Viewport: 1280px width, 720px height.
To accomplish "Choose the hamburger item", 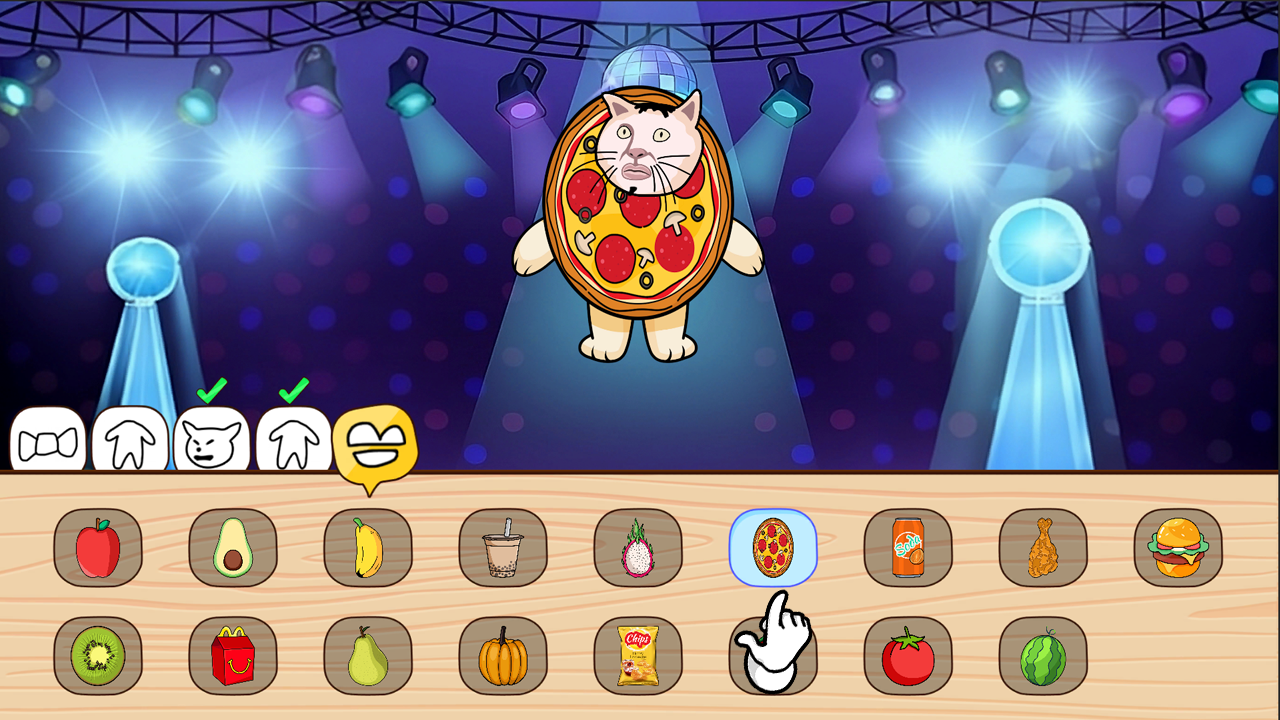I will pyautogui.click(x=1180, y=546).
